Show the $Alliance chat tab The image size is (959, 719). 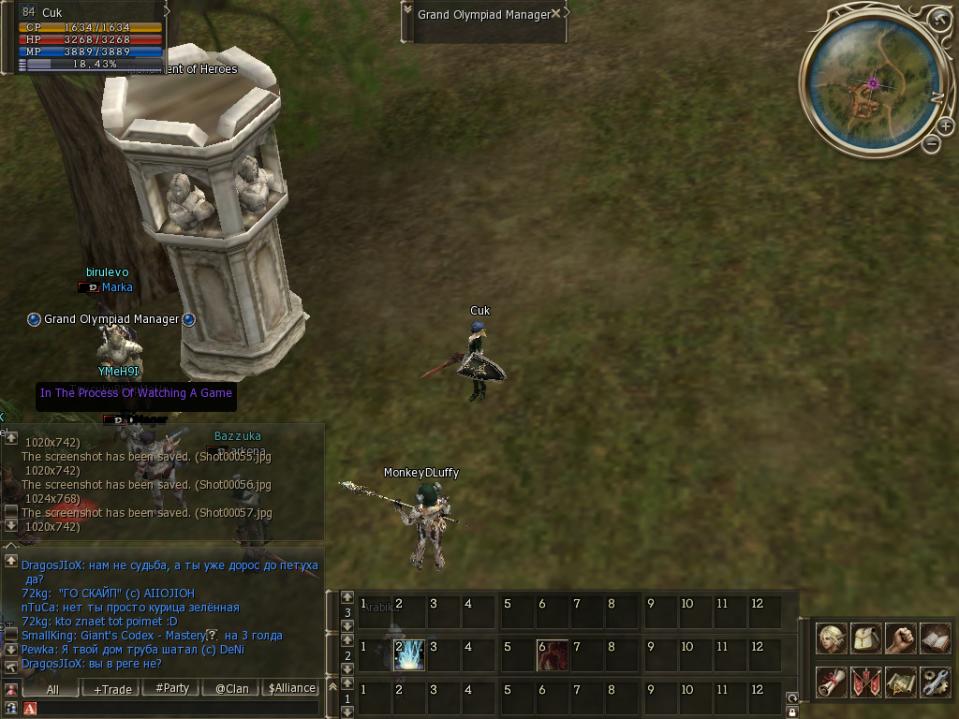tap(292, 688)
